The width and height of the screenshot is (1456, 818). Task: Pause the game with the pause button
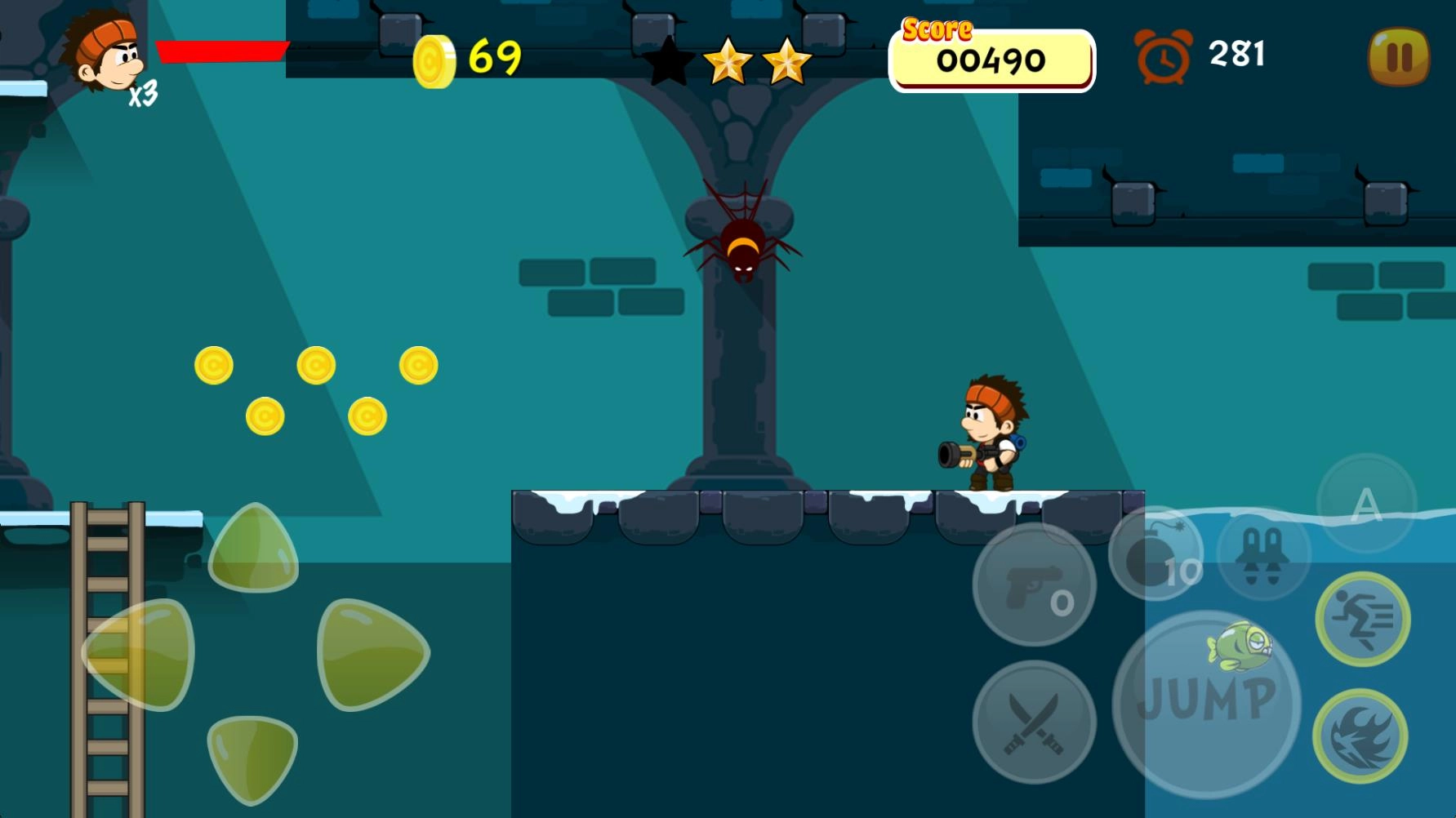click(x=1399, y=56)
